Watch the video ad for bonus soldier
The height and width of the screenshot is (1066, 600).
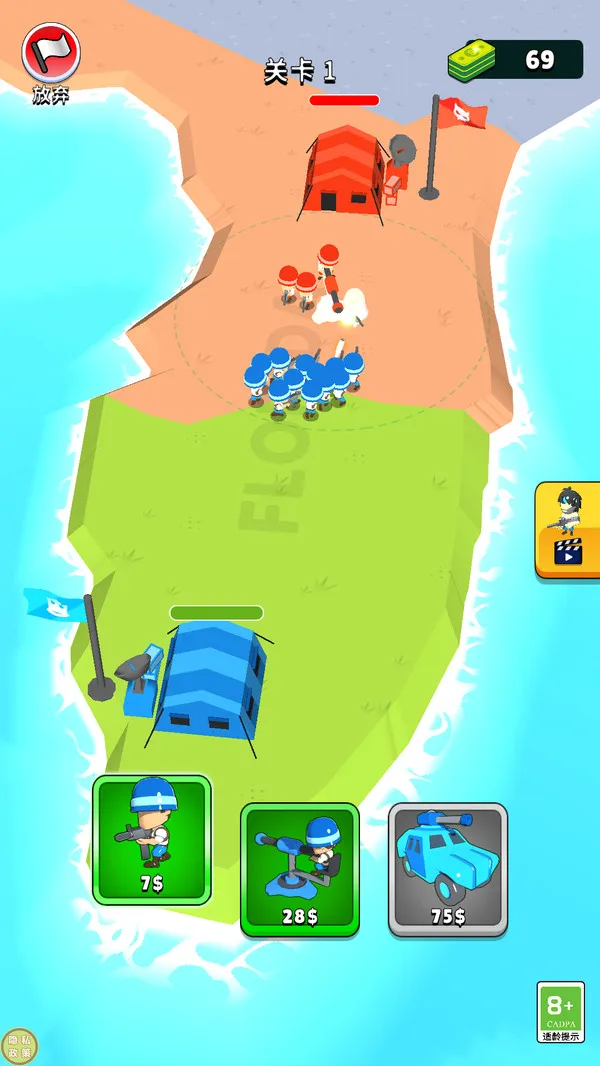tap(568, 530)
